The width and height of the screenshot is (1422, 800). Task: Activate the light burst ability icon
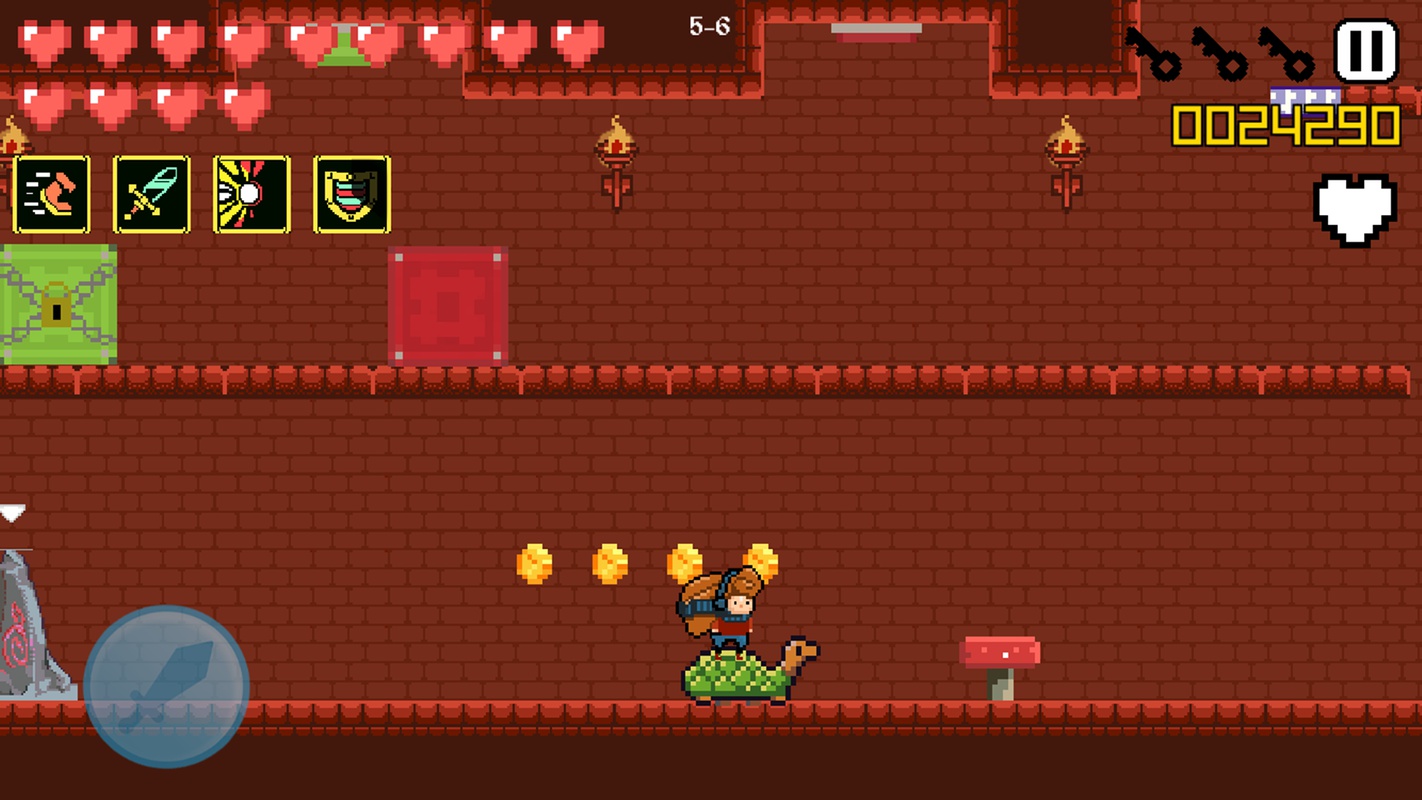point(252,194)
